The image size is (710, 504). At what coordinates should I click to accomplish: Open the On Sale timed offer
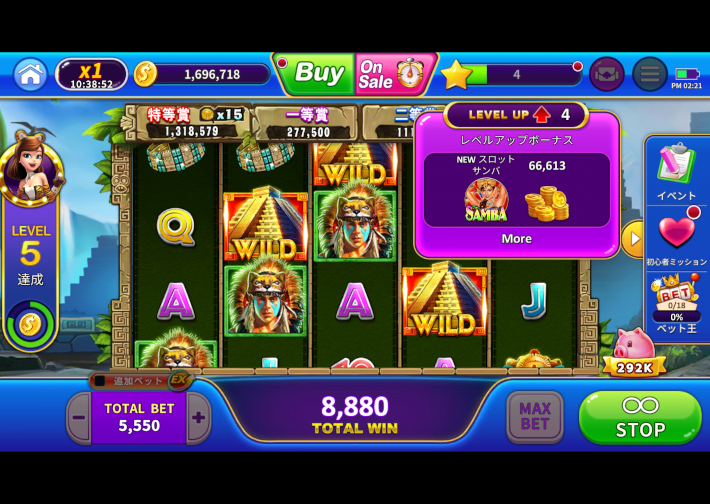click(x=392, y=73)
